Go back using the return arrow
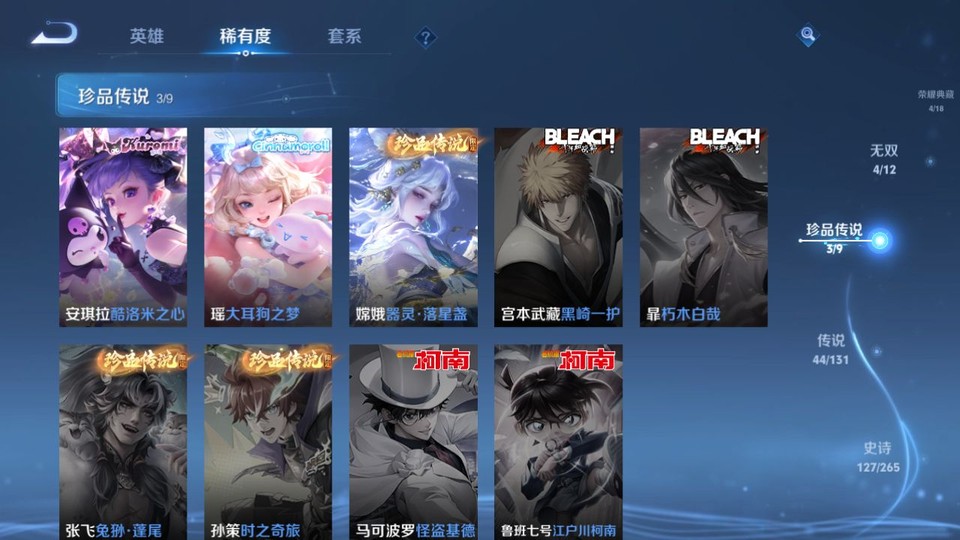Image resolution: width=960 pixels, height=540 pixels. (x=54, y=35)
